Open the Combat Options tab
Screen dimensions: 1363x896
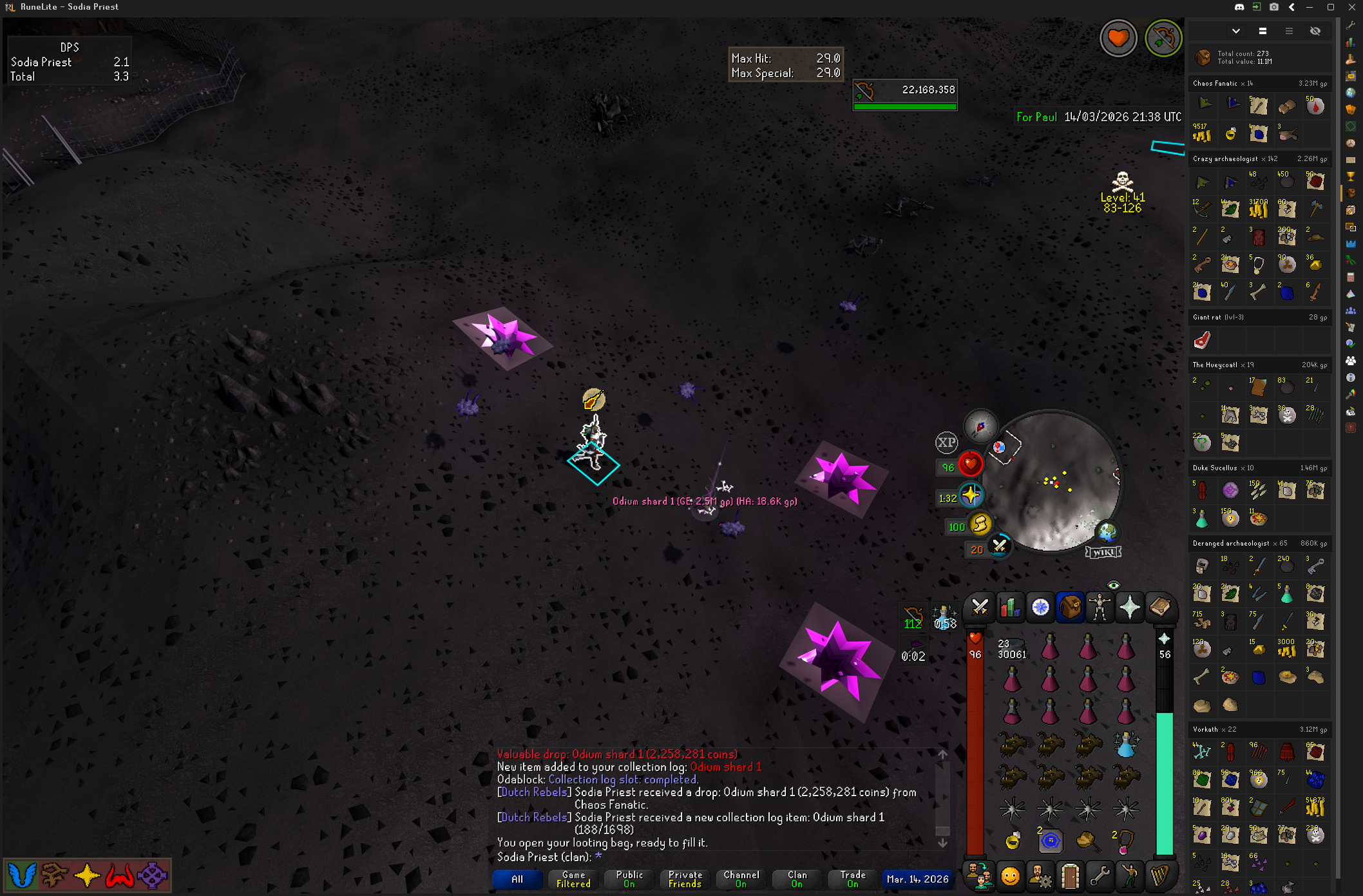[x=980, y=607]
